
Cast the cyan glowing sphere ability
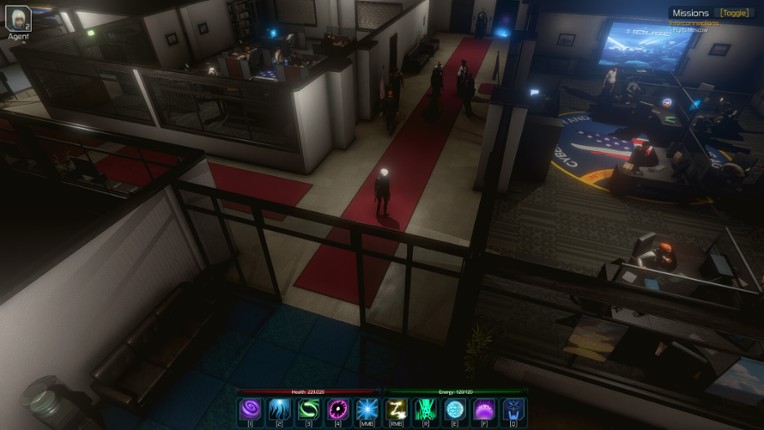pyautogui.click(x=455, y=410)
